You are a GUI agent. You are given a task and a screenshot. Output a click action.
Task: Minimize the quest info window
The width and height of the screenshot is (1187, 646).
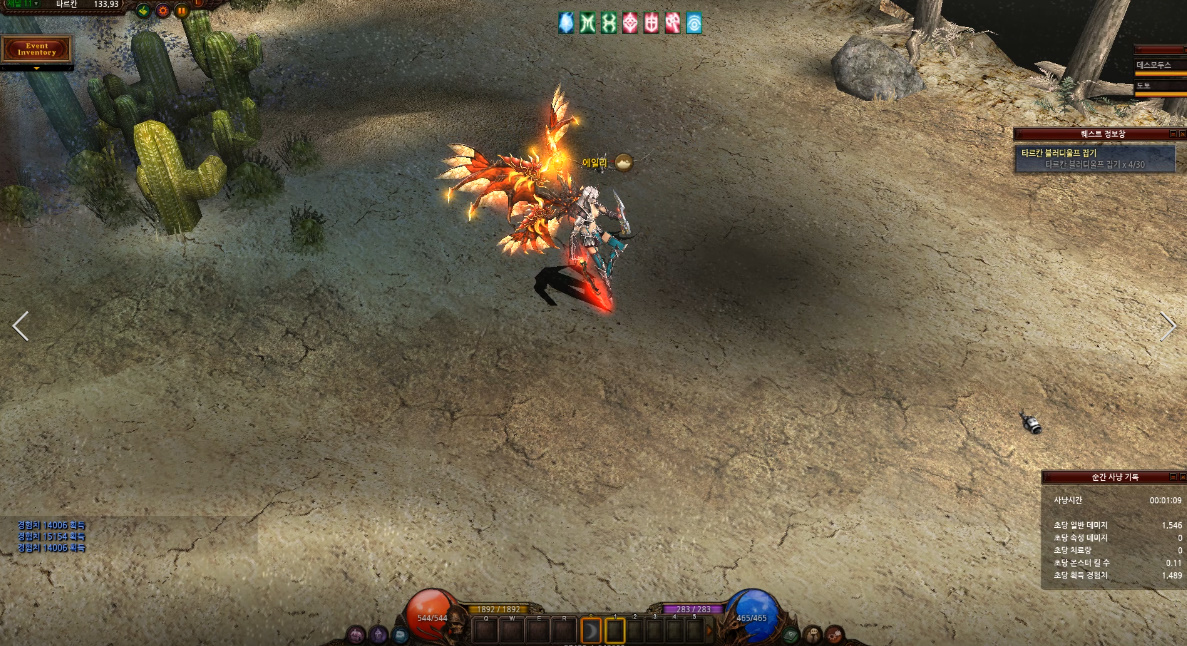pos(1169,133)
